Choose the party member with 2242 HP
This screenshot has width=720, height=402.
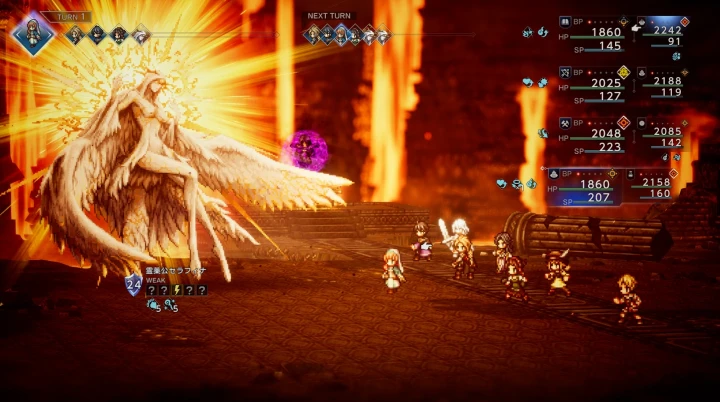coord(663,33)
